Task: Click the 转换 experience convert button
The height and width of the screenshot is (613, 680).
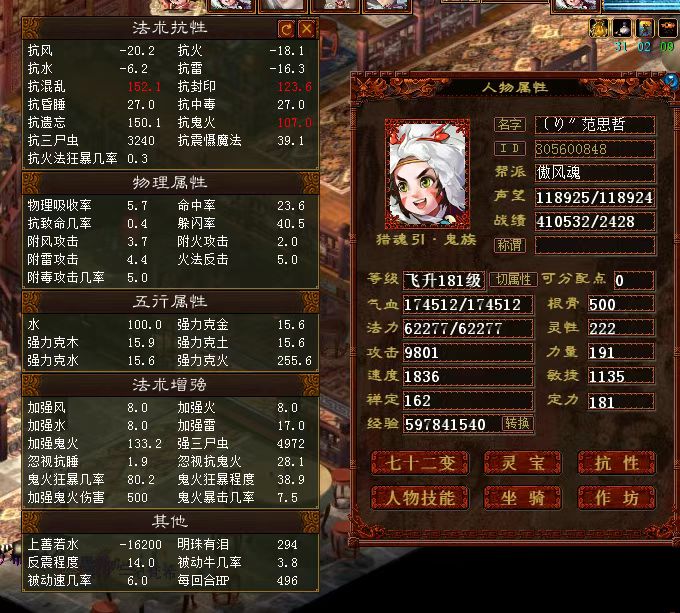Action: (517, 424)
